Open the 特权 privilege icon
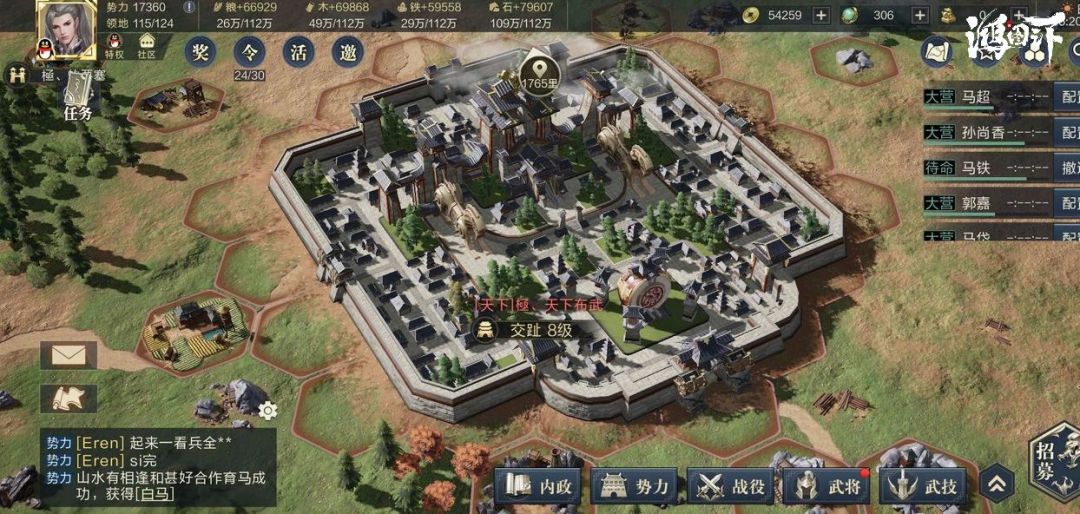Screen dimensions: 1080x514 (x=113, y=46)
